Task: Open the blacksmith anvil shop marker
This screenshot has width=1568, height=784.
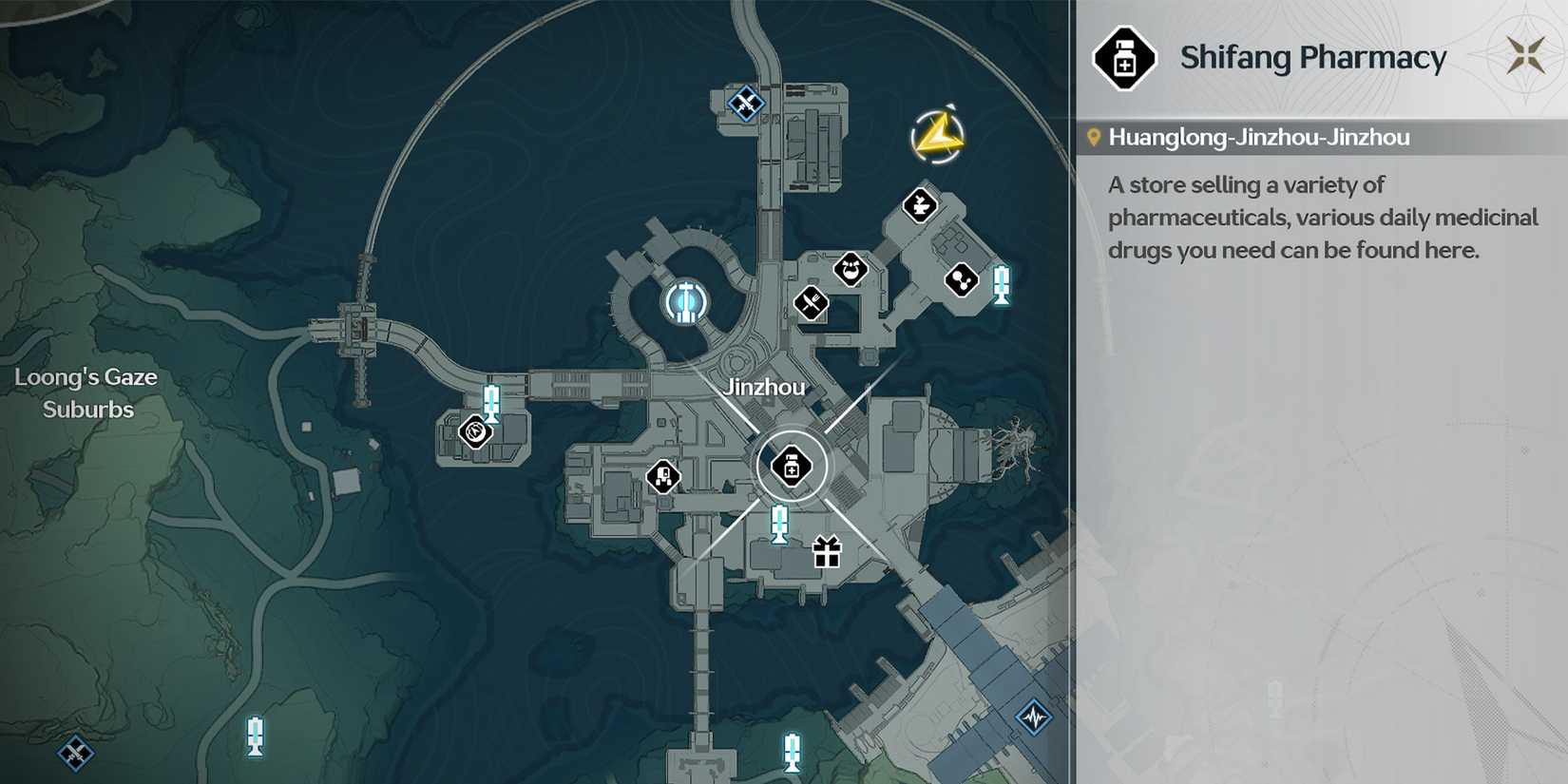Action: 920,205
